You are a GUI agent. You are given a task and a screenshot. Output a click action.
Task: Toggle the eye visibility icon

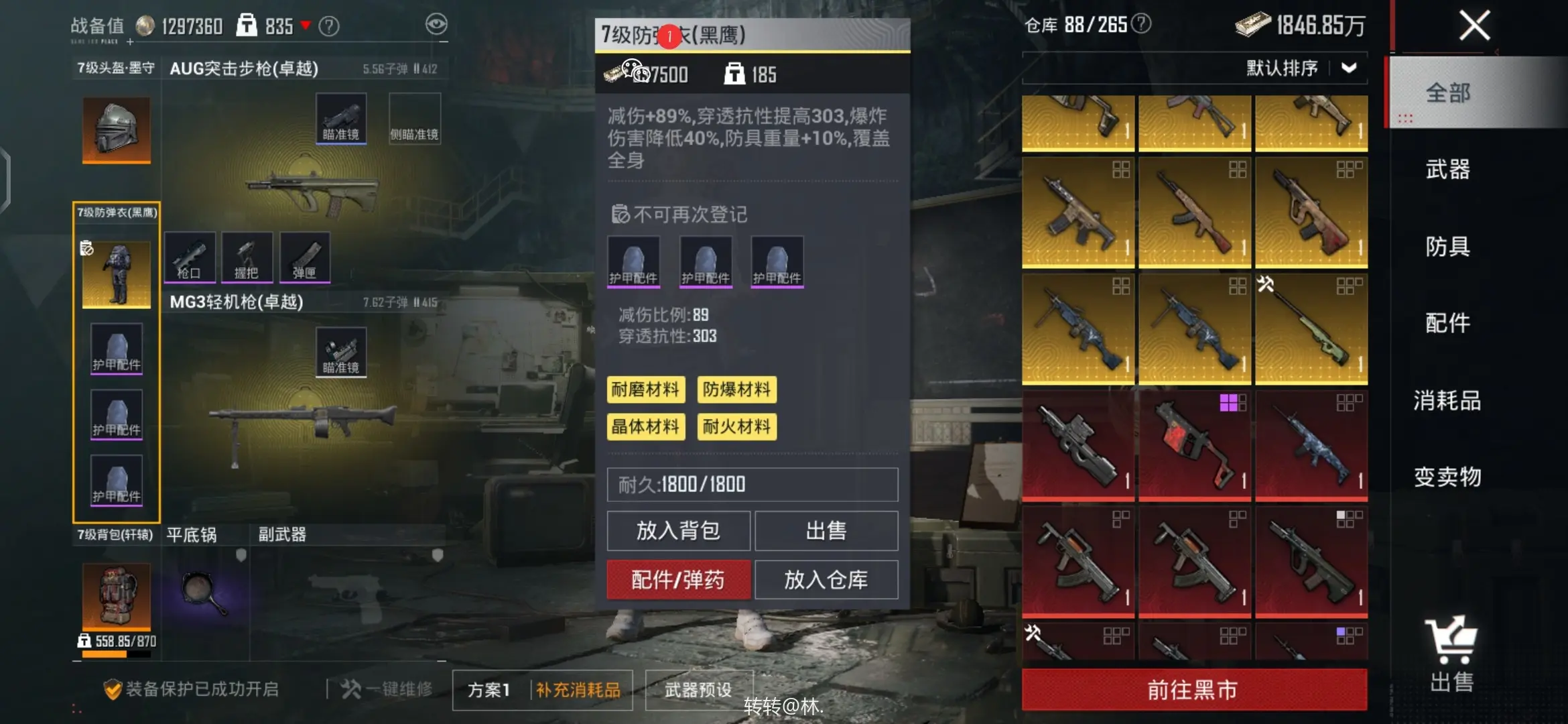coord(436,25)
